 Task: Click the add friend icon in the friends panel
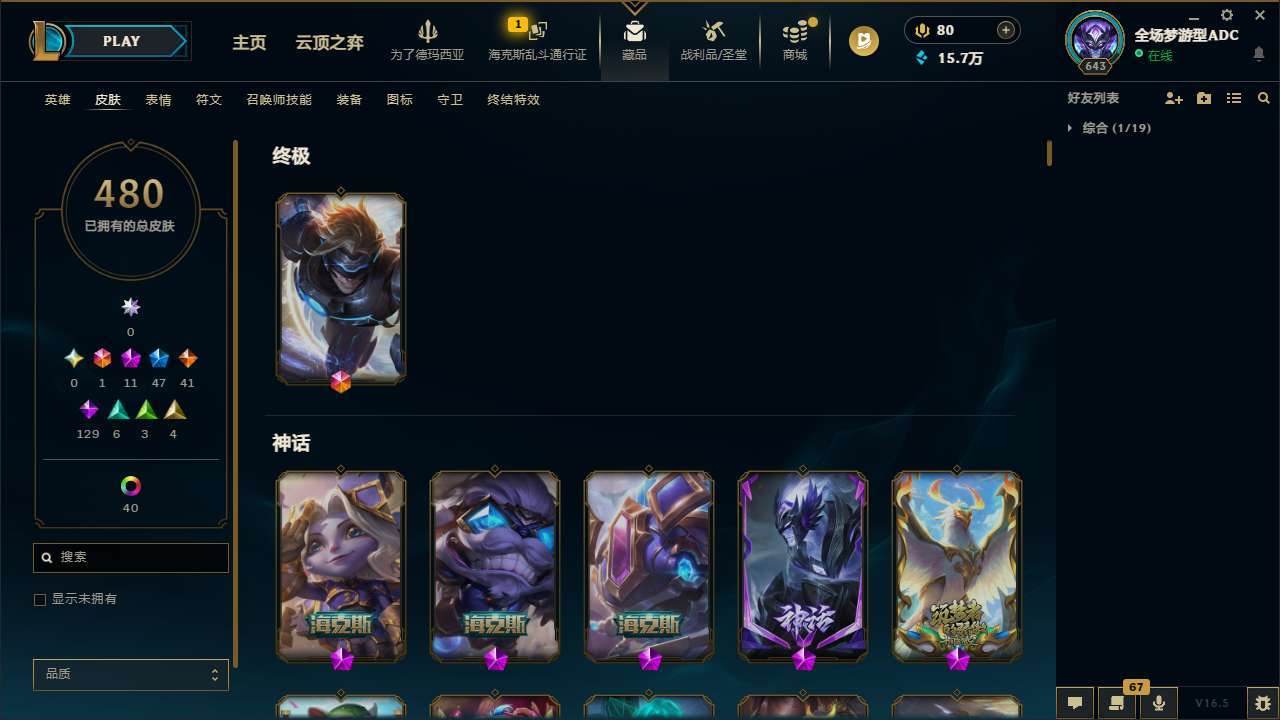pos(1174,98)
